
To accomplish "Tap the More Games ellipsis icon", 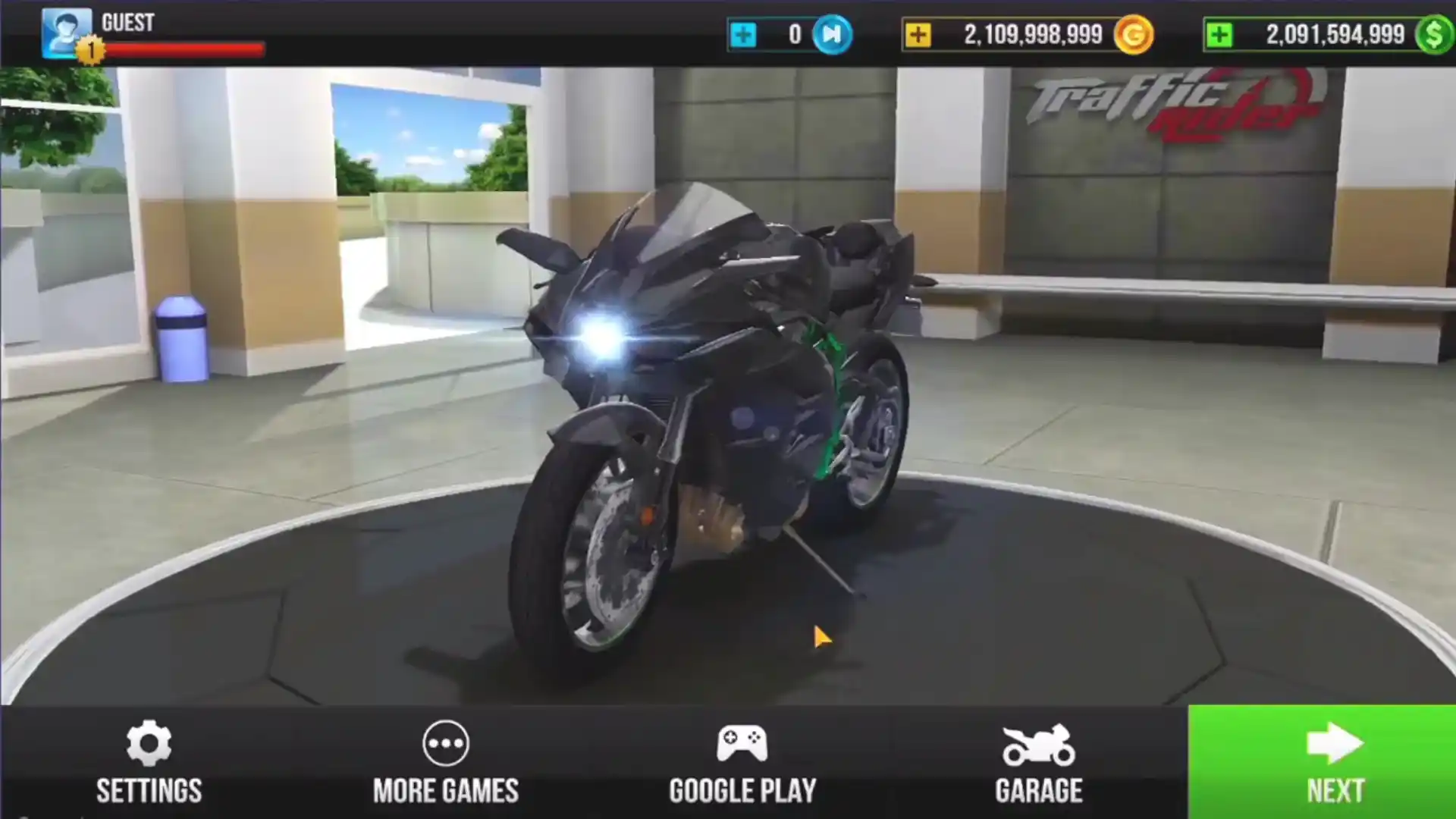I will pyautogui.click(x=446, y=744).
